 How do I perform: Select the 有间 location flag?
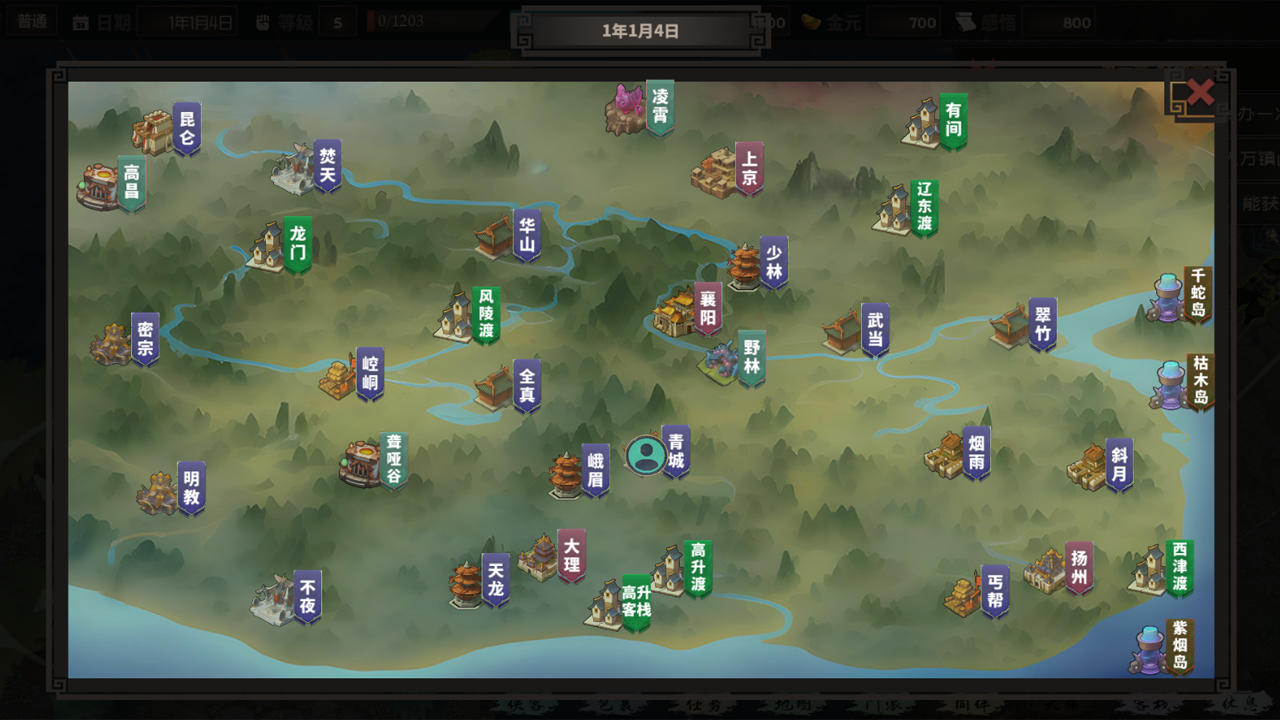tap(953, 120)
